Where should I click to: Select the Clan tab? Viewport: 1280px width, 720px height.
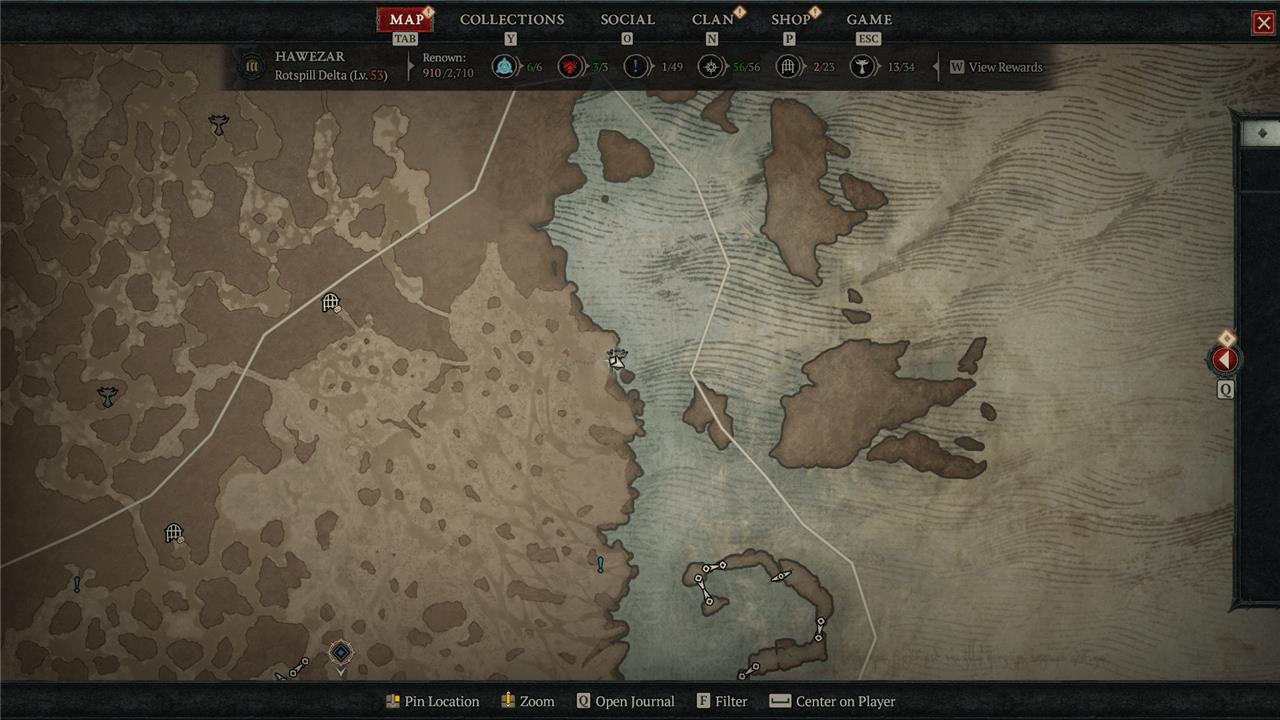[x=712, y=20]
